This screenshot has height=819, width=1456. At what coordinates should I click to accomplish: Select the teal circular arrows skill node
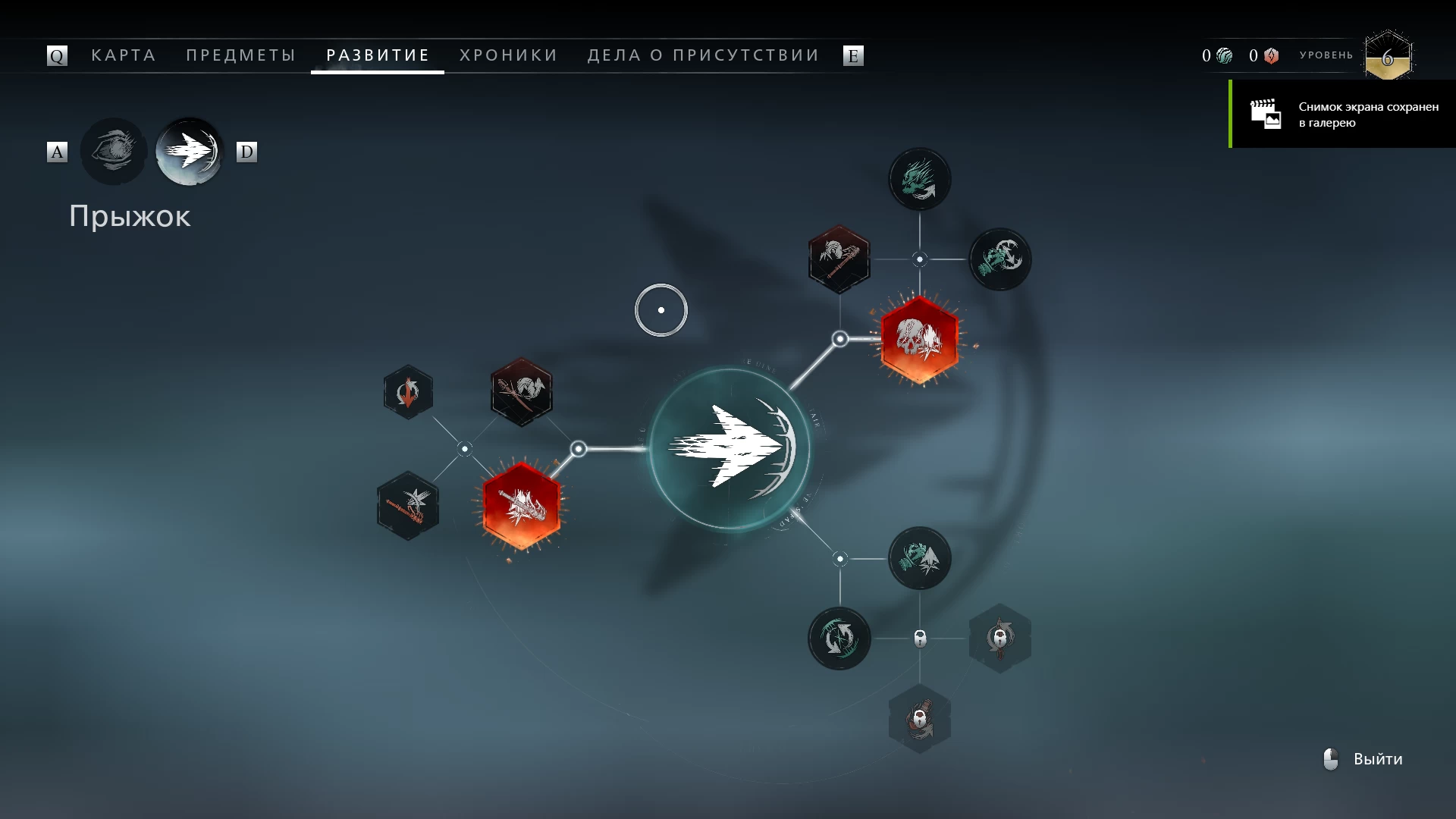click(x=839, y=638)
